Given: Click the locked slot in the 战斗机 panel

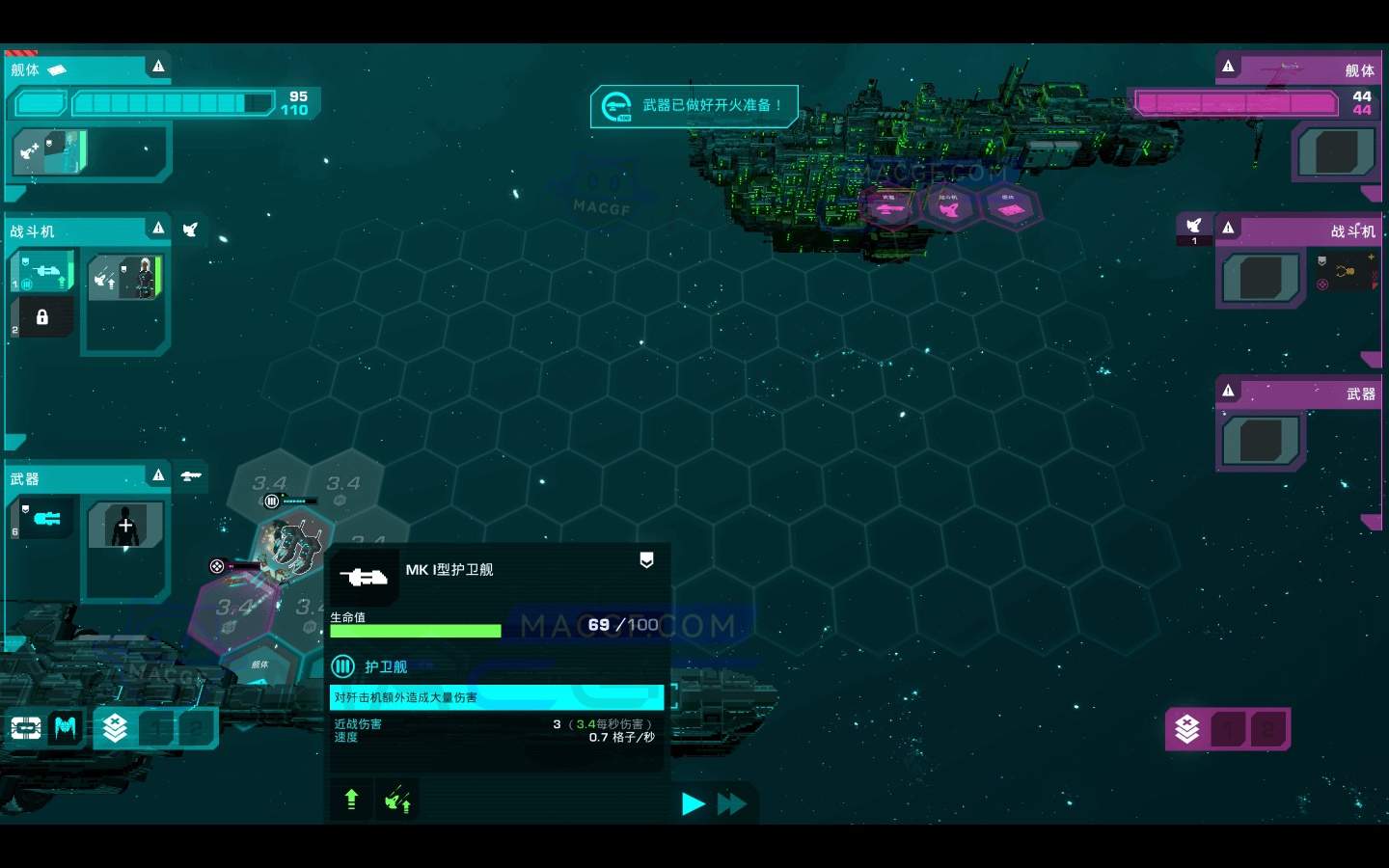Looking at the screenshot, I should click(42, 316).
